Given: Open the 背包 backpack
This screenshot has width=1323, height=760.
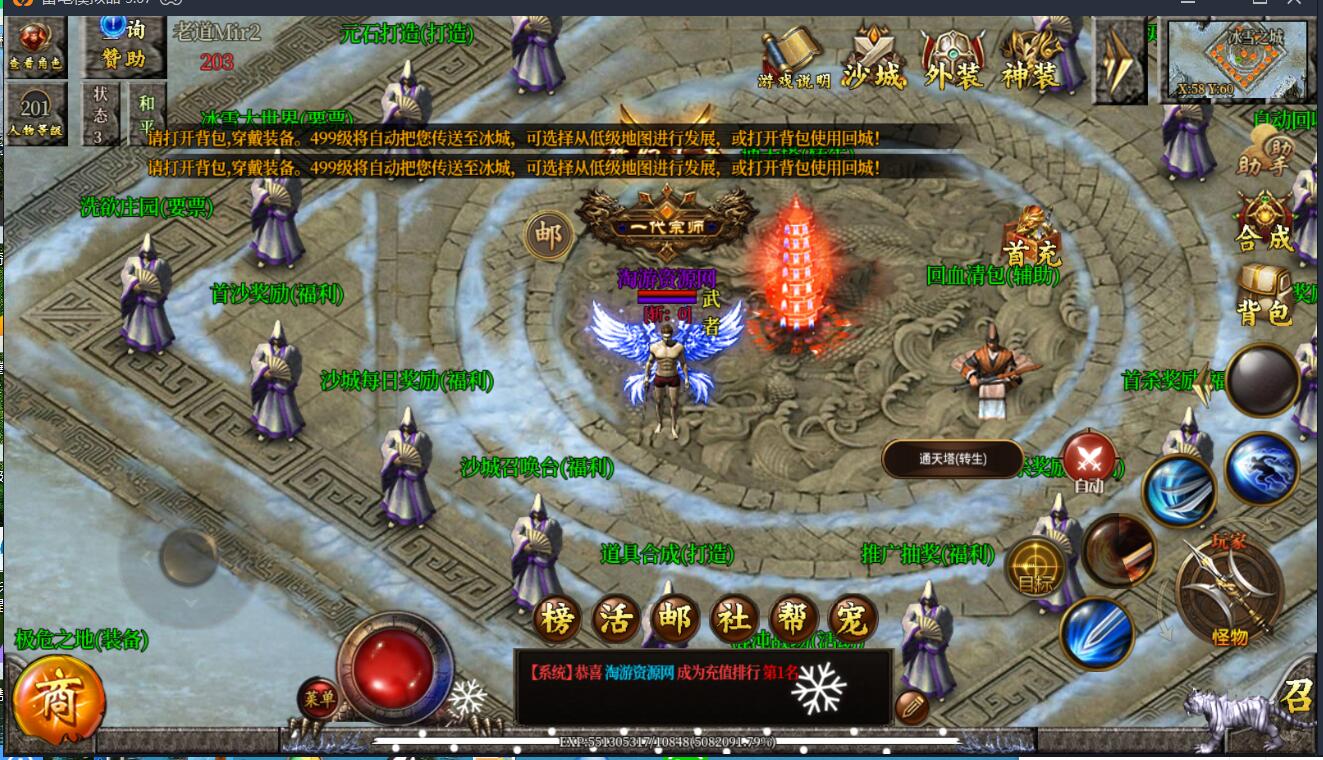Looking at the screenshot, I should tap(1264, 296).
